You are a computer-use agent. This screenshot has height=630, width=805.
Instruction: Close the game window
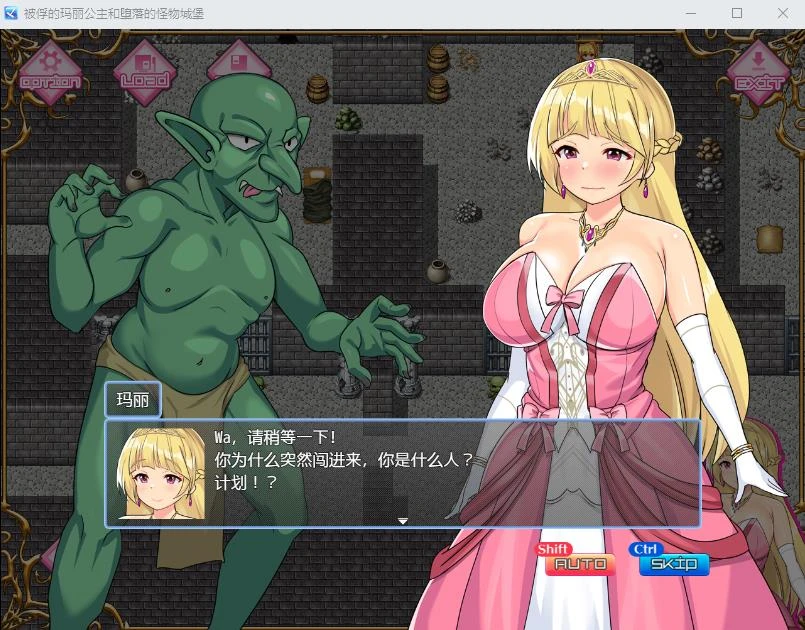click(782, 13)
